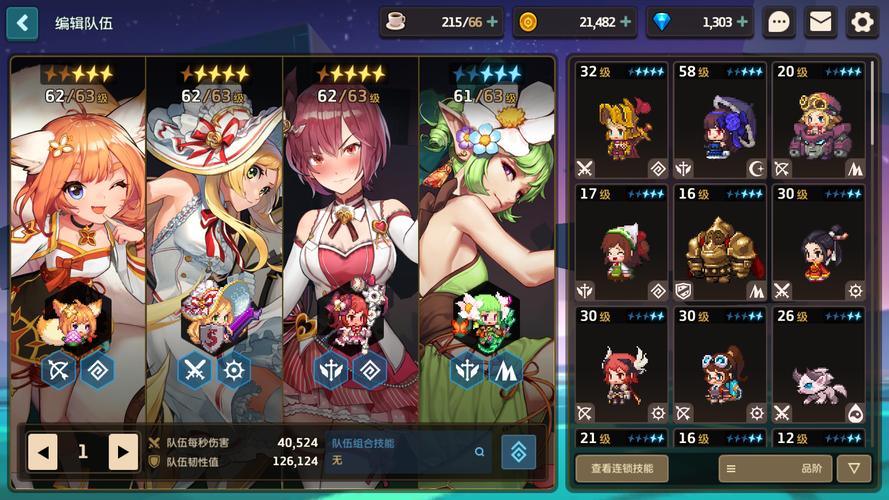Open the 品阶 sort dropdown
Viewport: 889px width, 500px height.
(775, 468)
